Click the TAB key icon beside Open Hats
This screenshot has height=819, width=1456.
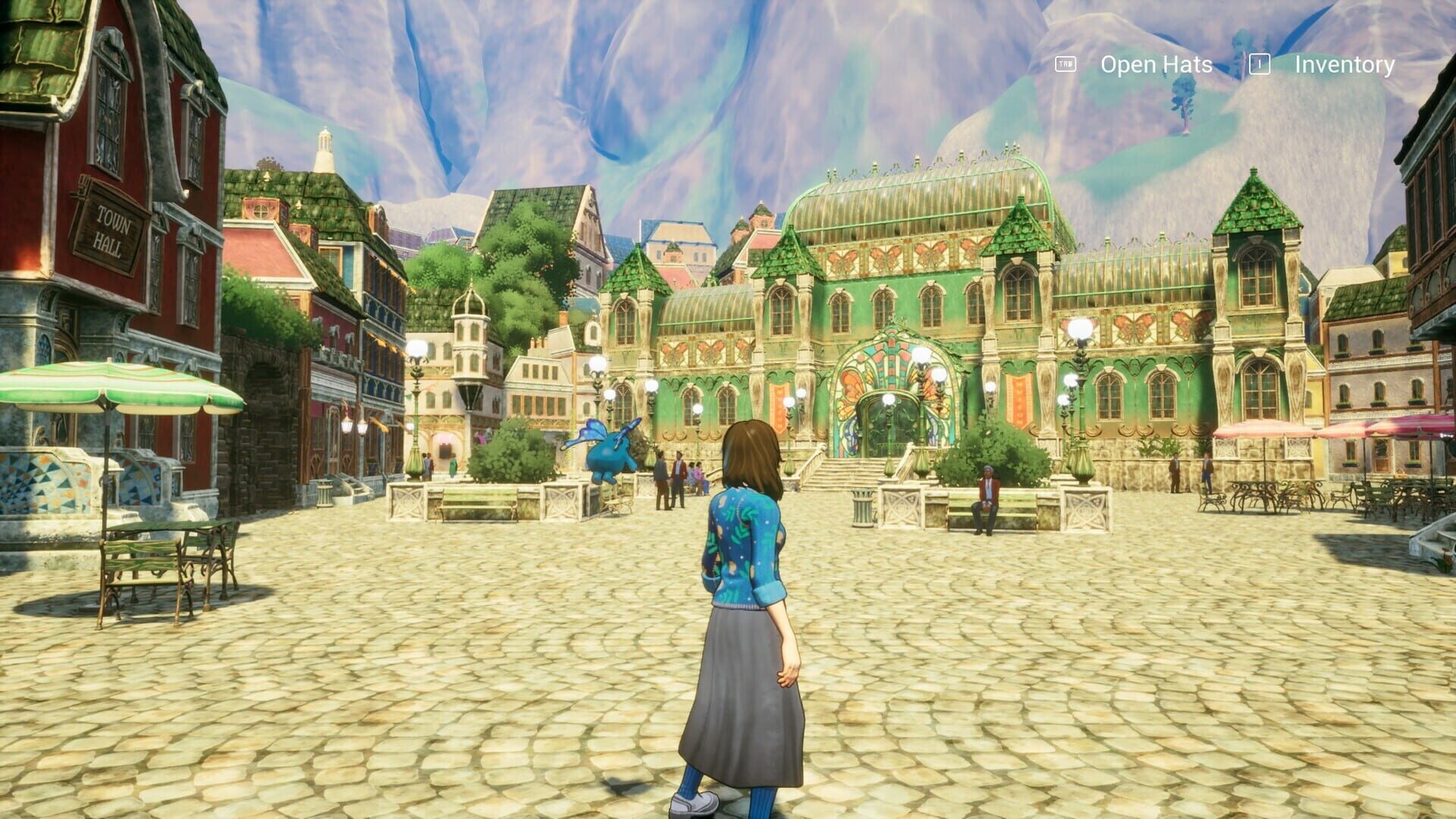[x=1065, y=65]
